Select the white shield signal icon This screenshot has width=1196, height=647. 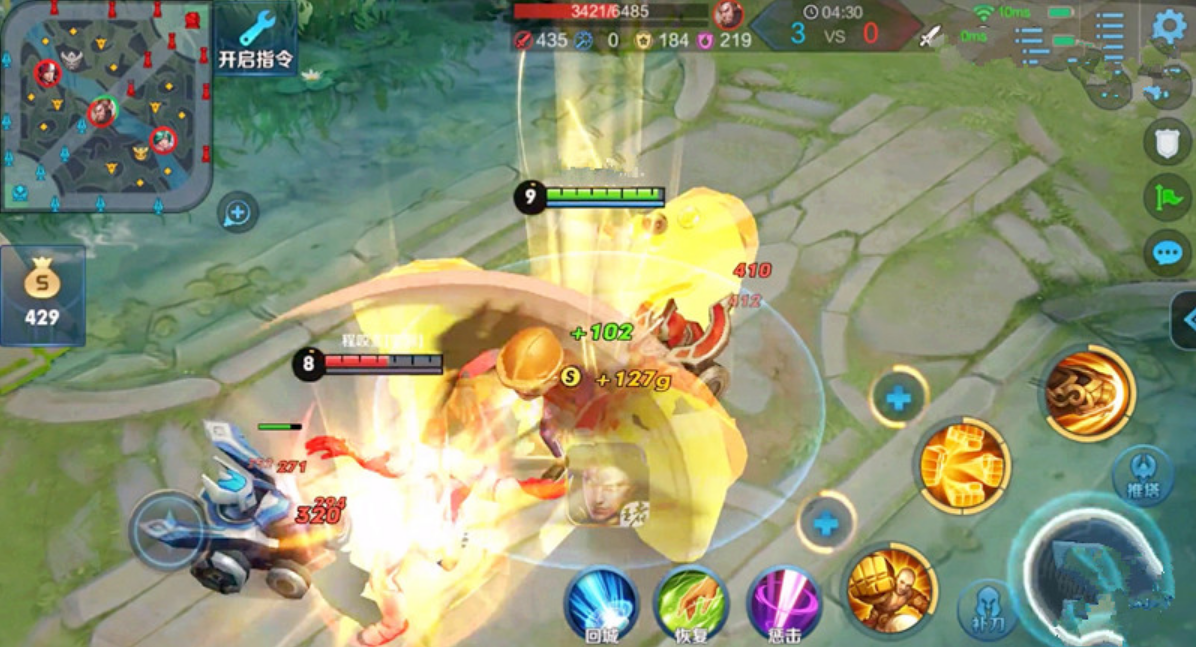point(1167,141)
